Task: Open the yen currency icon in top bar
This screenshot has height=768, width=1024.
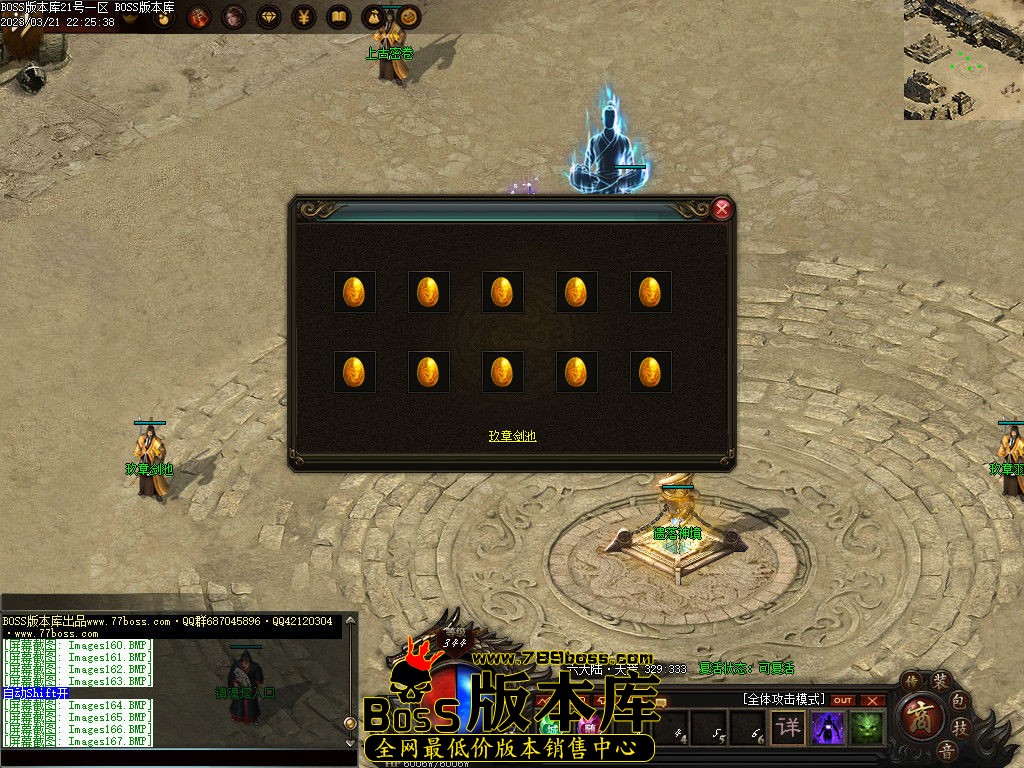Action: coord(303,17)
